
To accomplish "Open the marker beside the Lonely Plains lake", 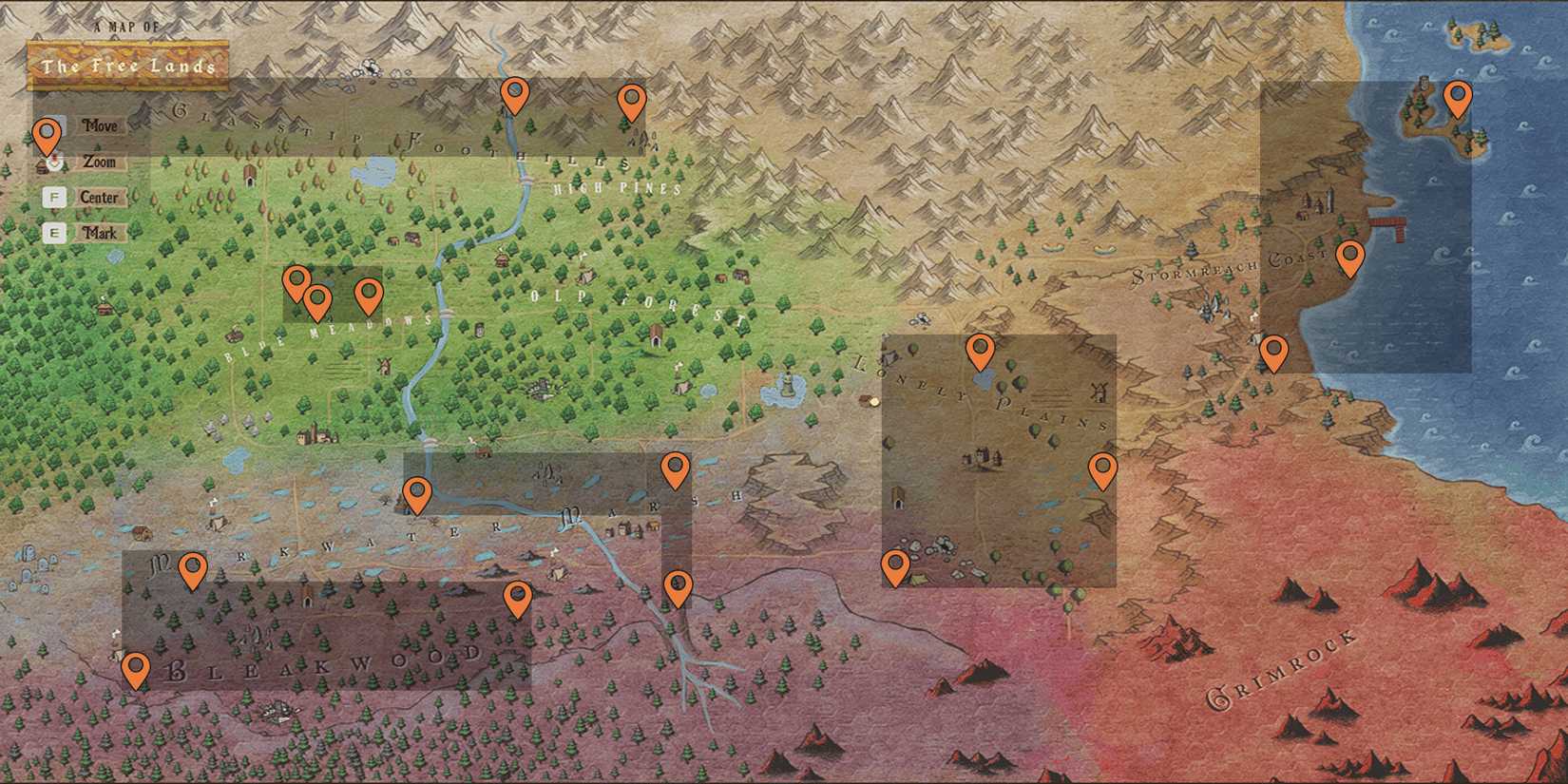I will (981, 352).
